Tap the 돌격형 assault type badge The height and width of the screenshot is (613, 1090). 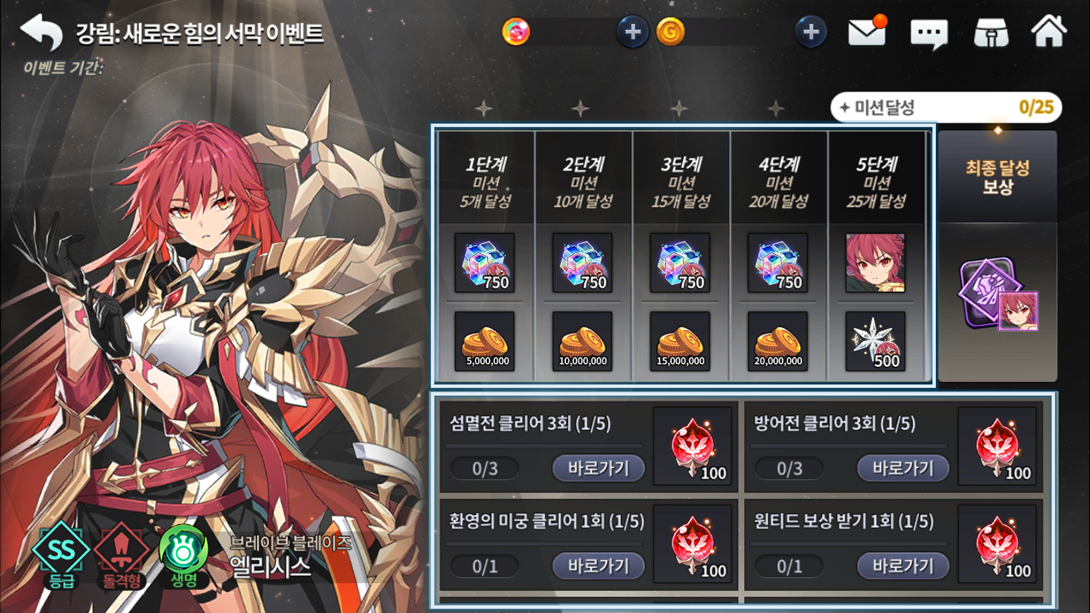(122, 553)
